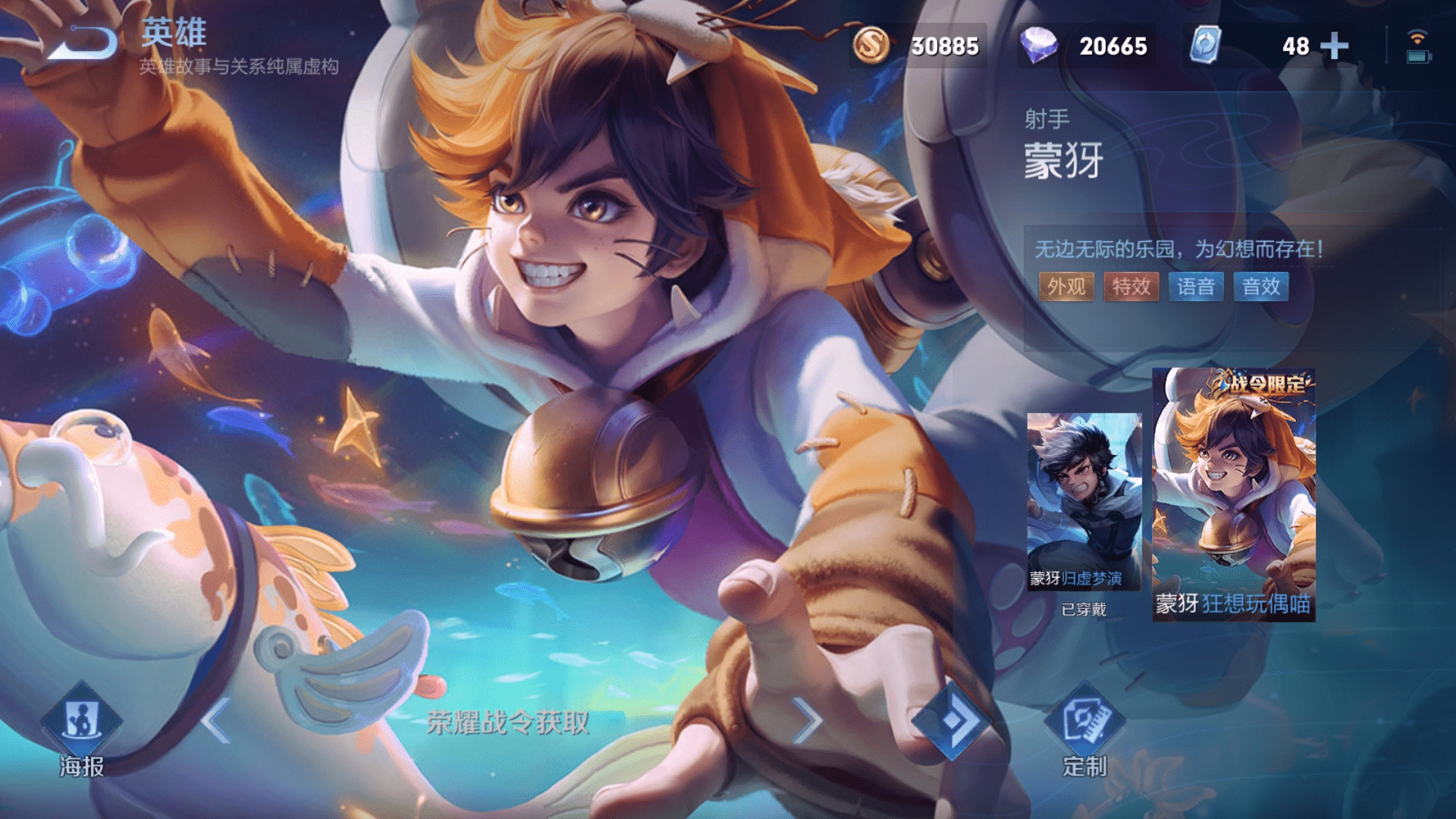
Task: Show the previous skin with left arrow
Action: [x=217, y=720]
